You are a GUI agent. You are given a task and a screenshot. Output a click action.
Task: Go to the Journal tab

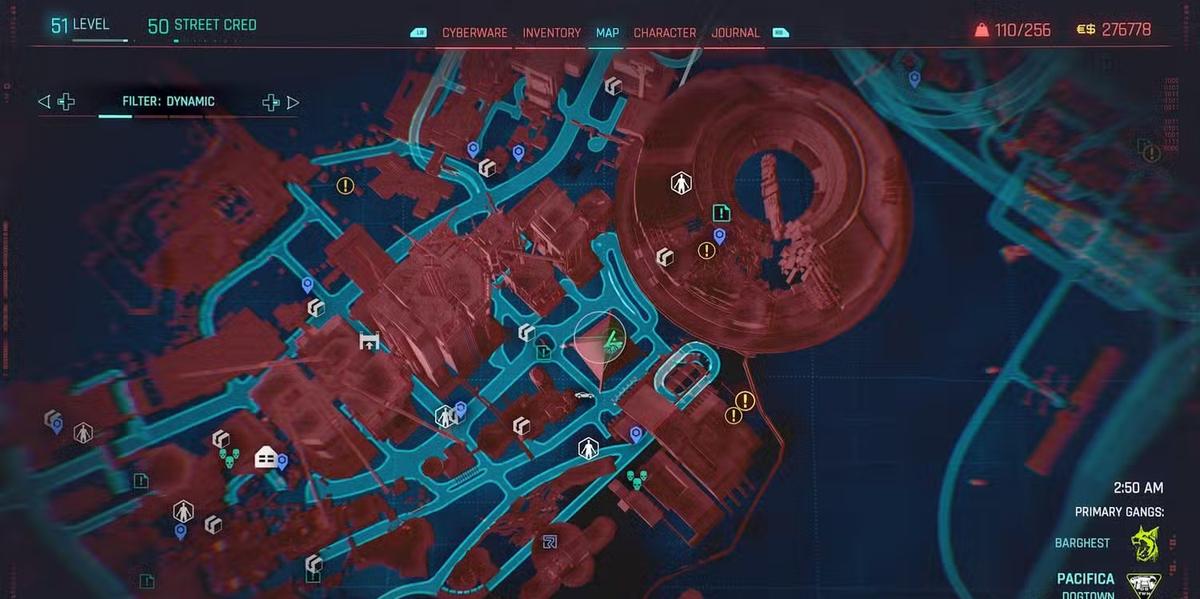coord(735,33)
